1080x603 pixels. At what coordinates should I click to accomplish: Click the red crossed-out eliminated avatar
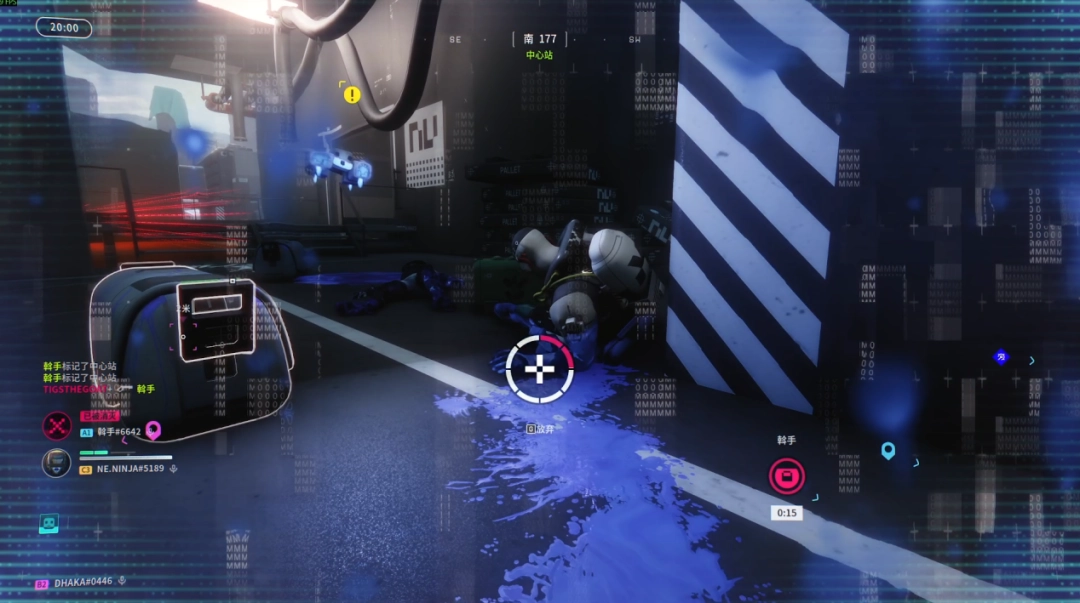click(56, 426)
